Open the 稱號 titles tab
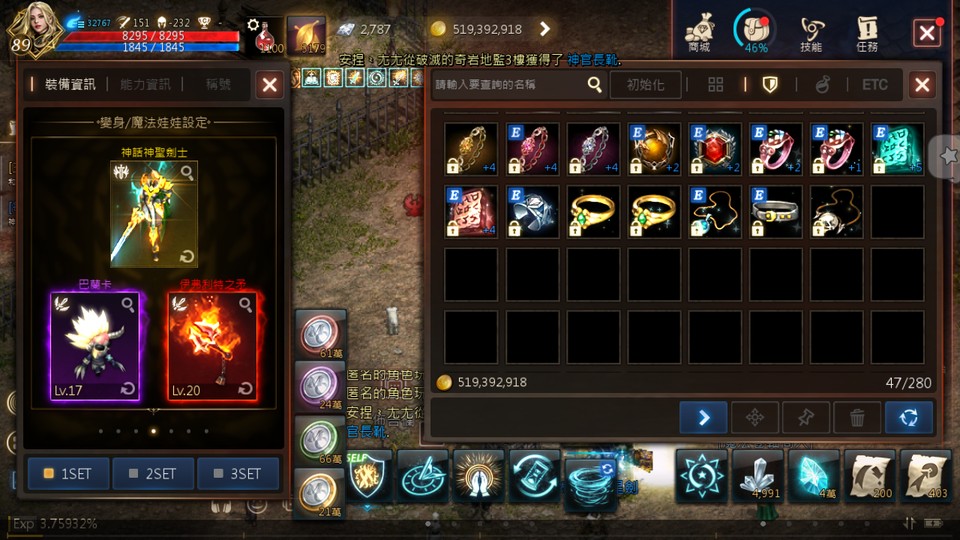 point(218,85)
